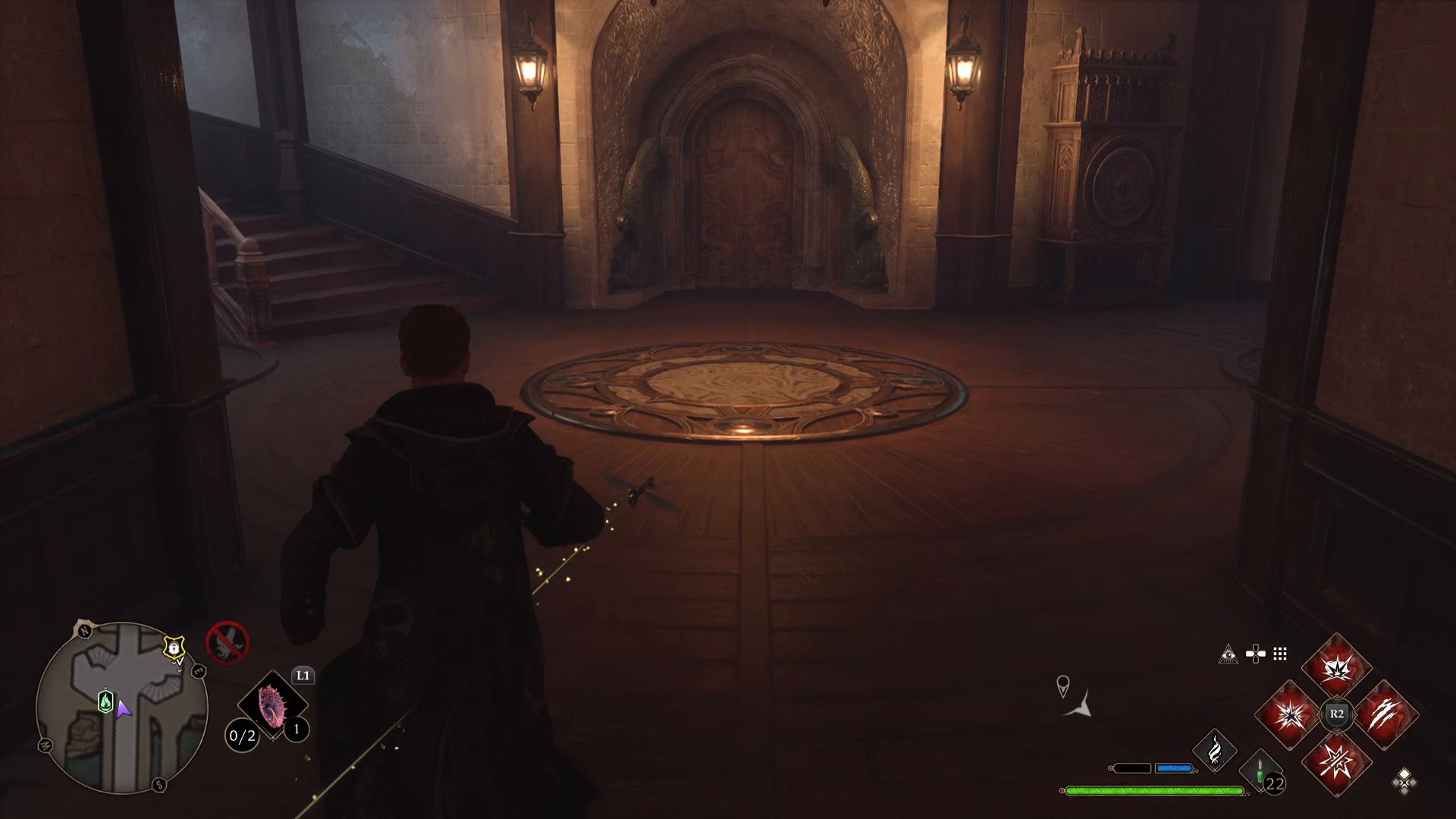Click the yellow locked quest marker on minimap
1456x819 pixels.
[x=174, y=648]
